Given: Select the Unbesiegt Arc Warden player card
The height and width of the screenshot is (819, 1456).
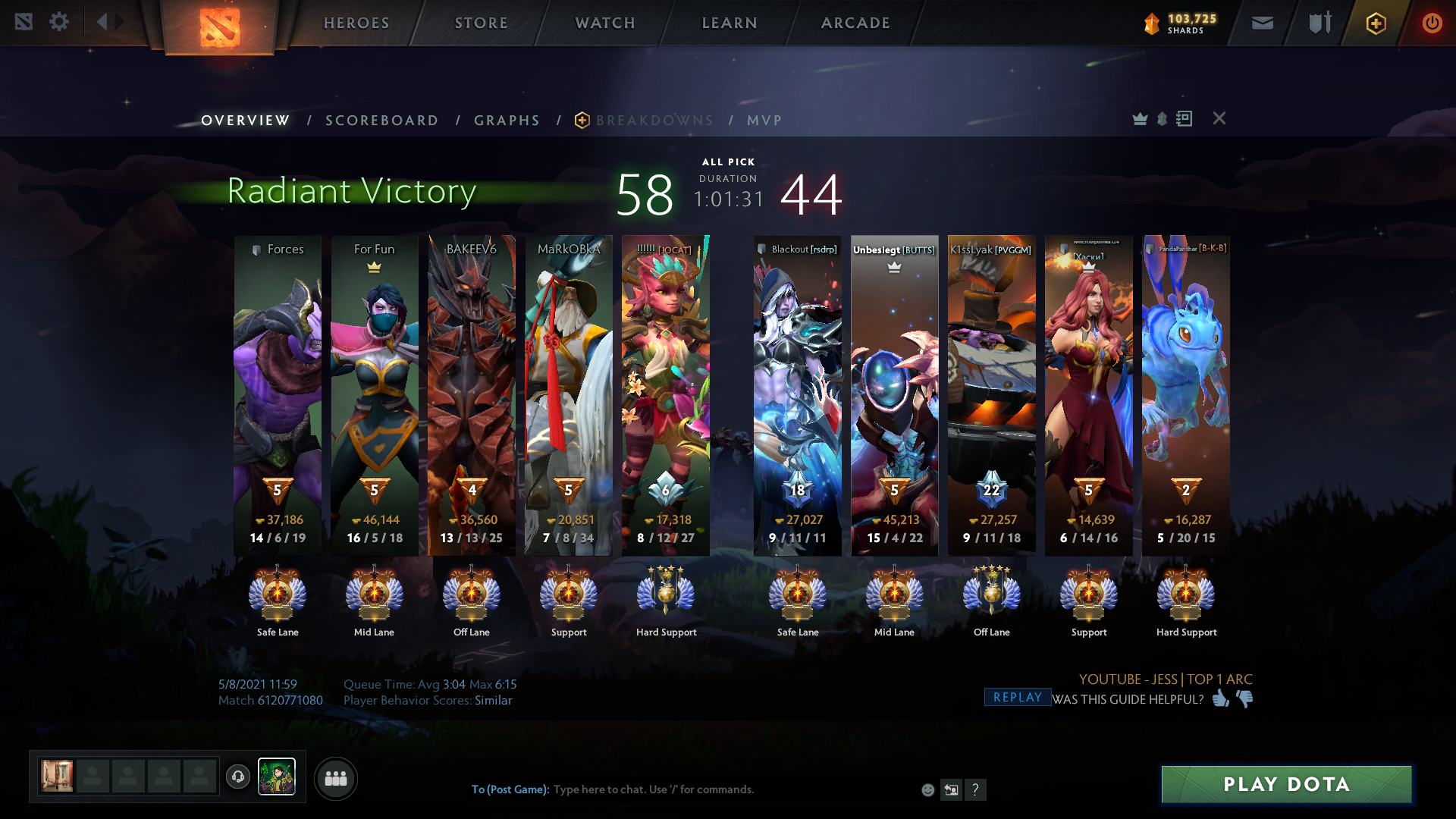Looking at the screenshot, I should [894, 394].
